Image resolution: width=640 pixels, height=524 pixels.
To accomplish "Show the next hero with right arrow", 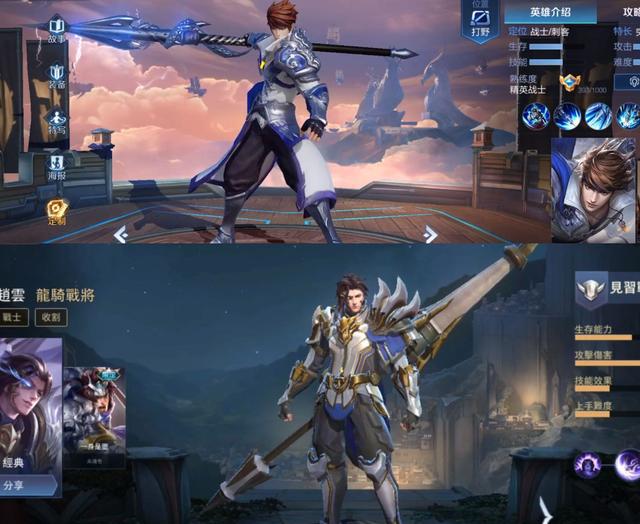I will 430,234.
